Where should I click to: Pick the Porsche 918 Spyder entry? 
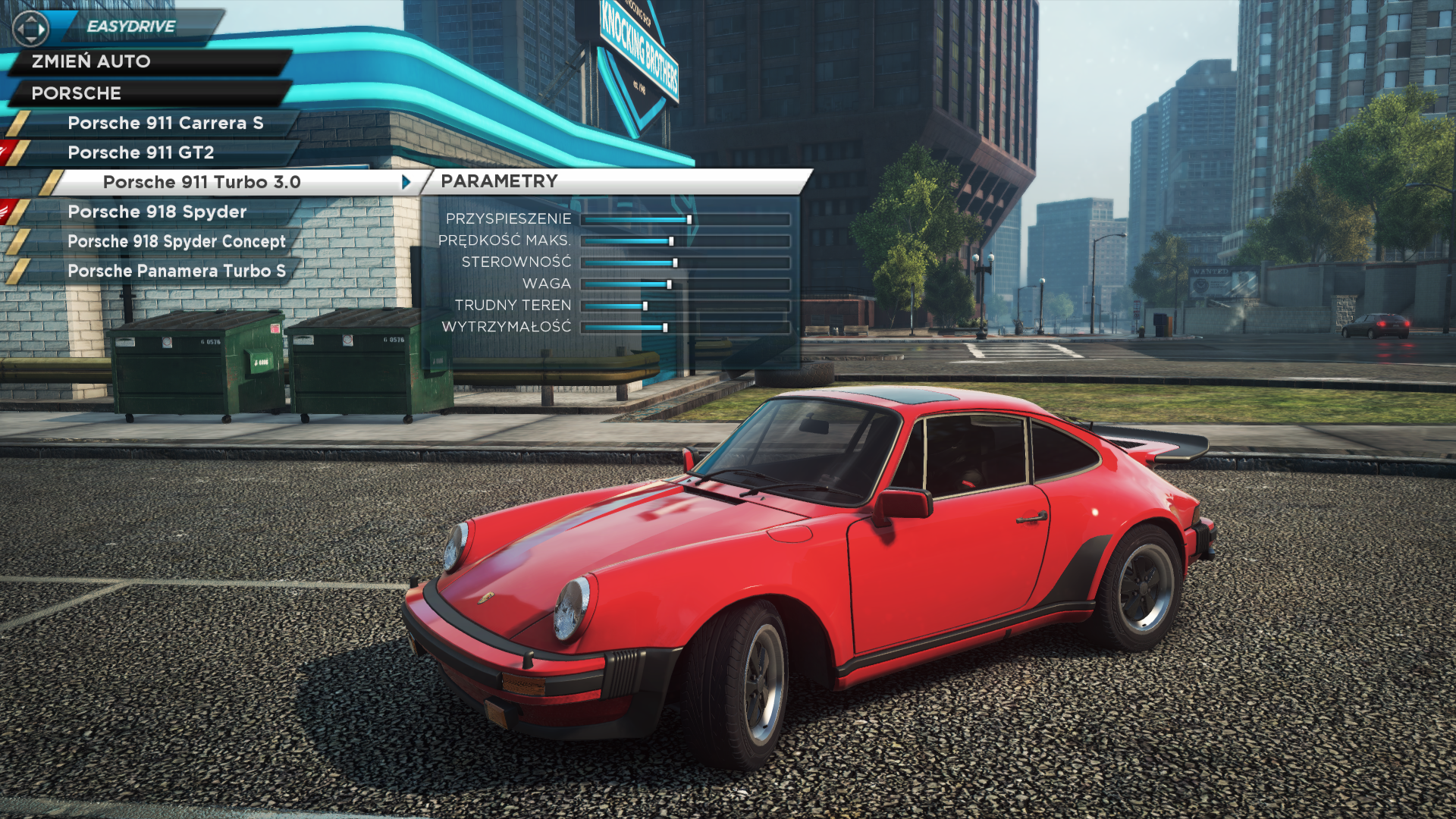[157, 212]
